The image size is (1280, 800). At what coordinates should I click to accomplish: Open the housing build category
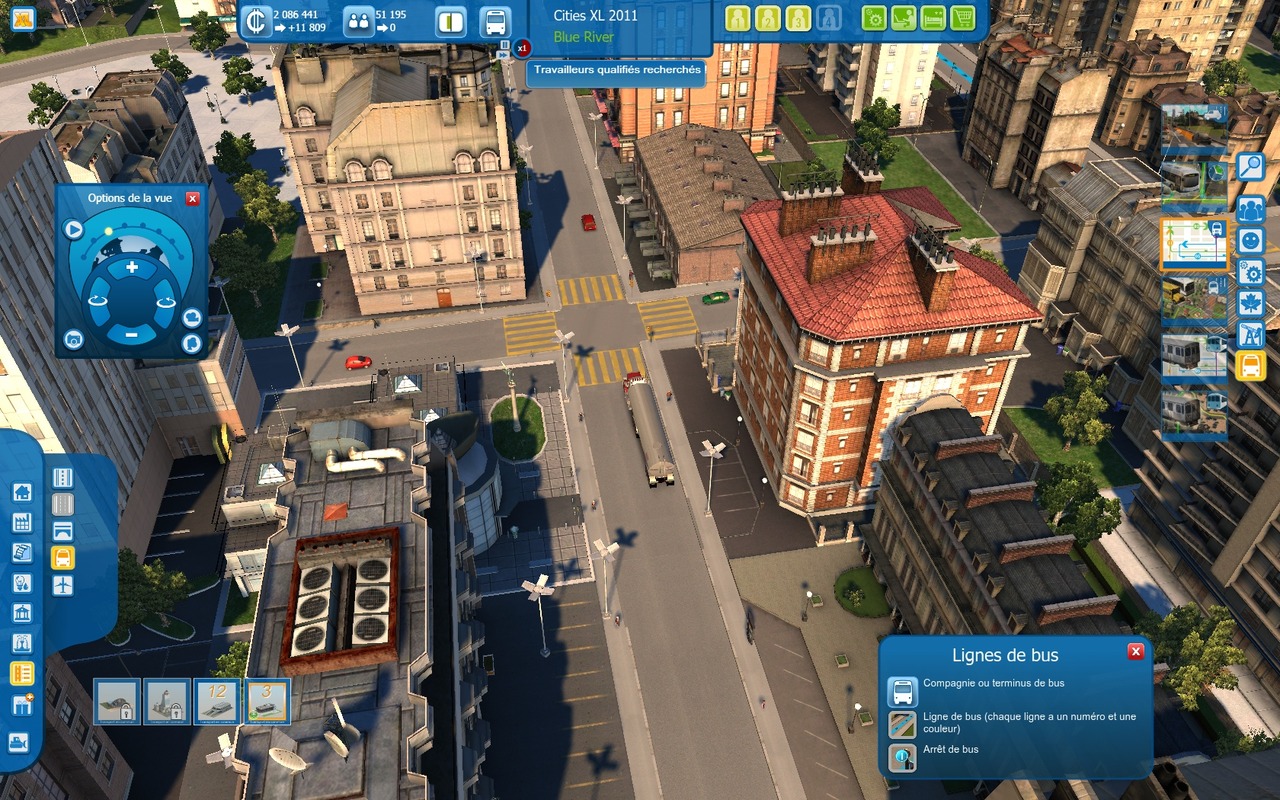point(22,492)
